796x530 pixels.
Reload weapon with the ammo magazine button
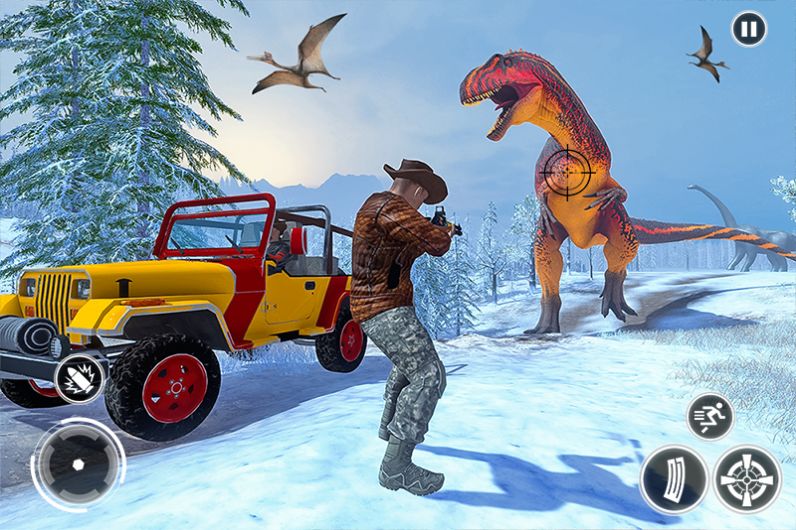[673, 479]
